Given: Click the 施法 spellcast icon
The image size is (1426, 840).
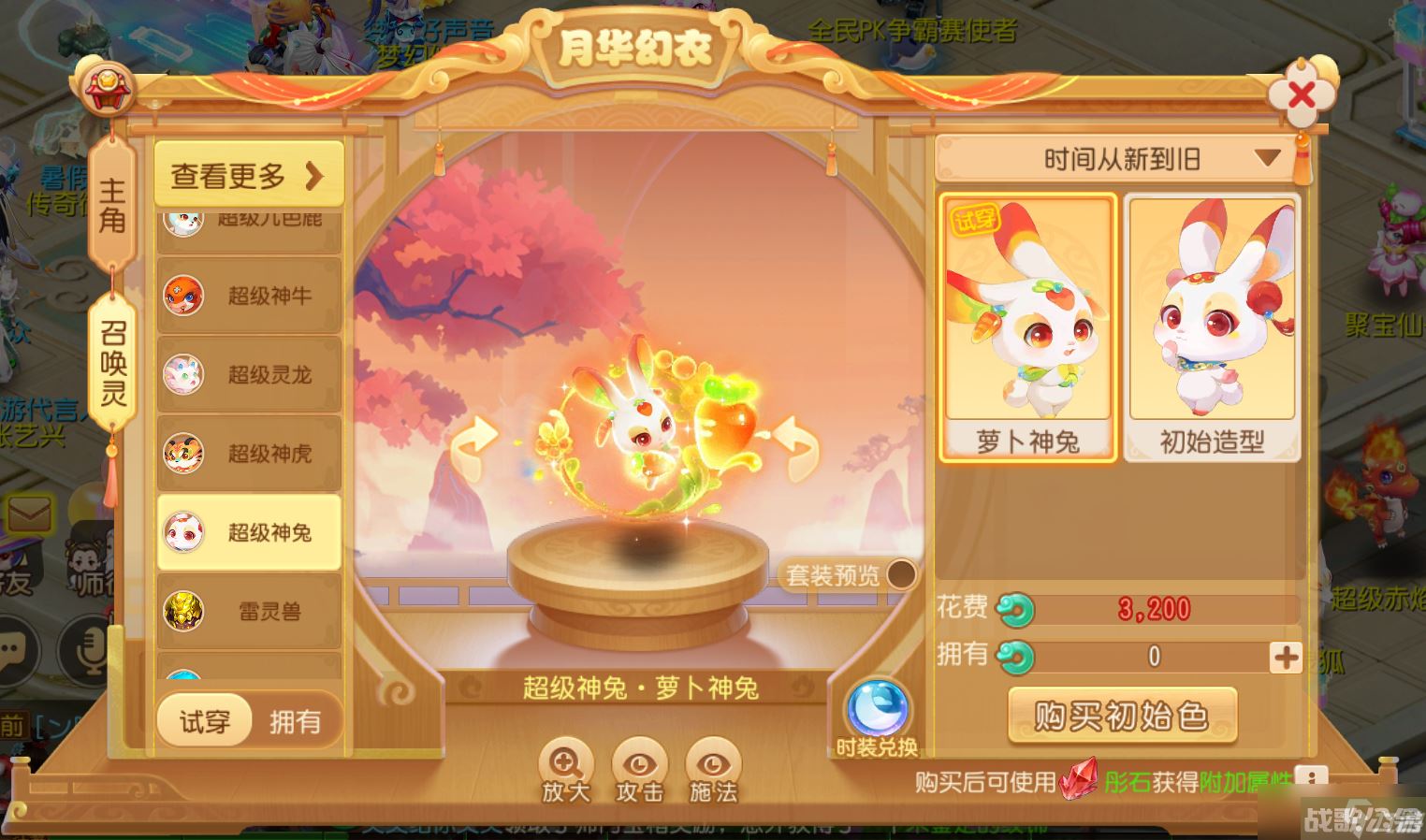Looking at the screenshot, I should coord(711,767).
